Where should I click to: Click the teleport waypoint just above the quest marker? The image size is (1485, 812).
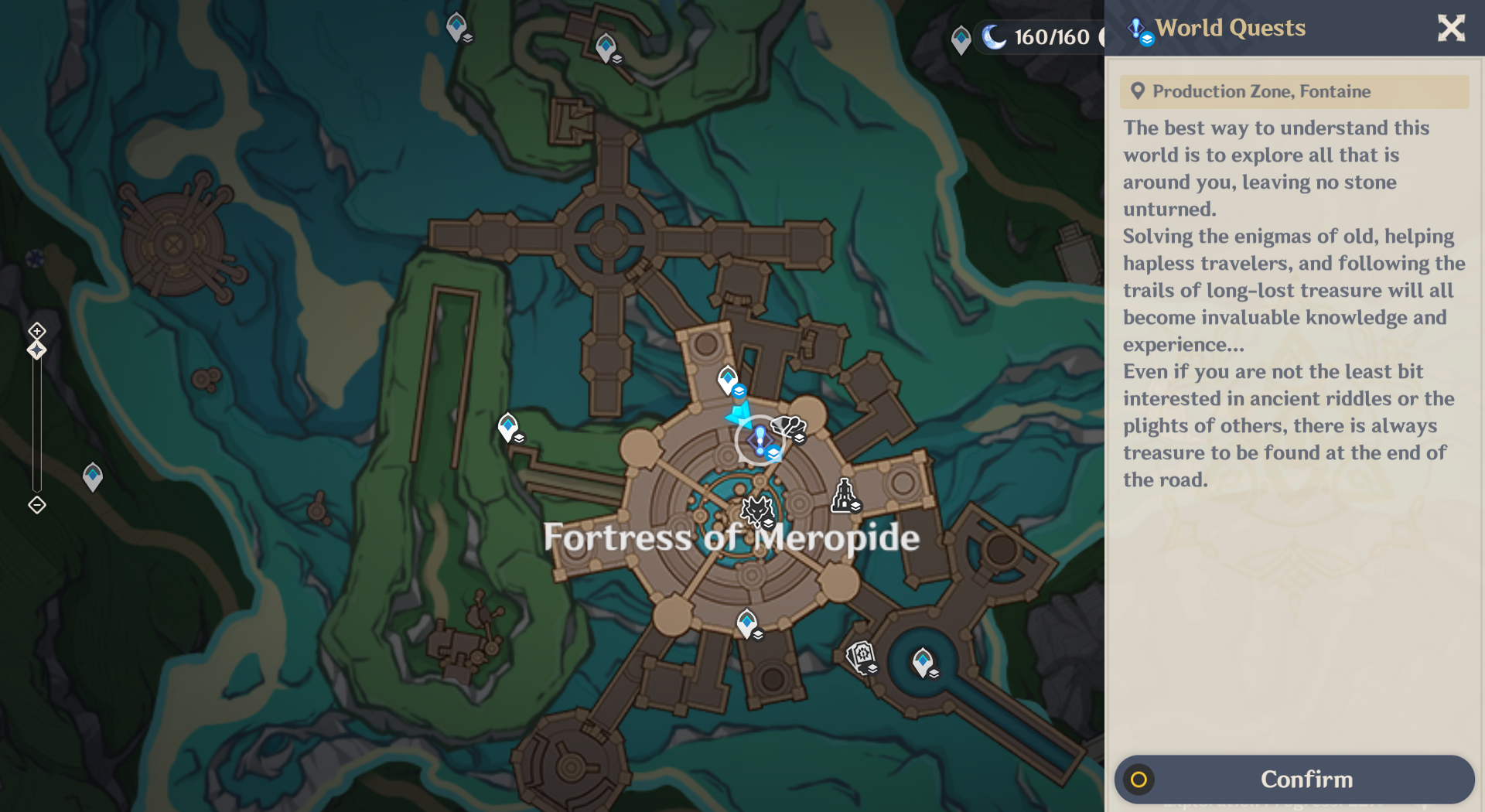pyautogui.click(x=728, y=379)
